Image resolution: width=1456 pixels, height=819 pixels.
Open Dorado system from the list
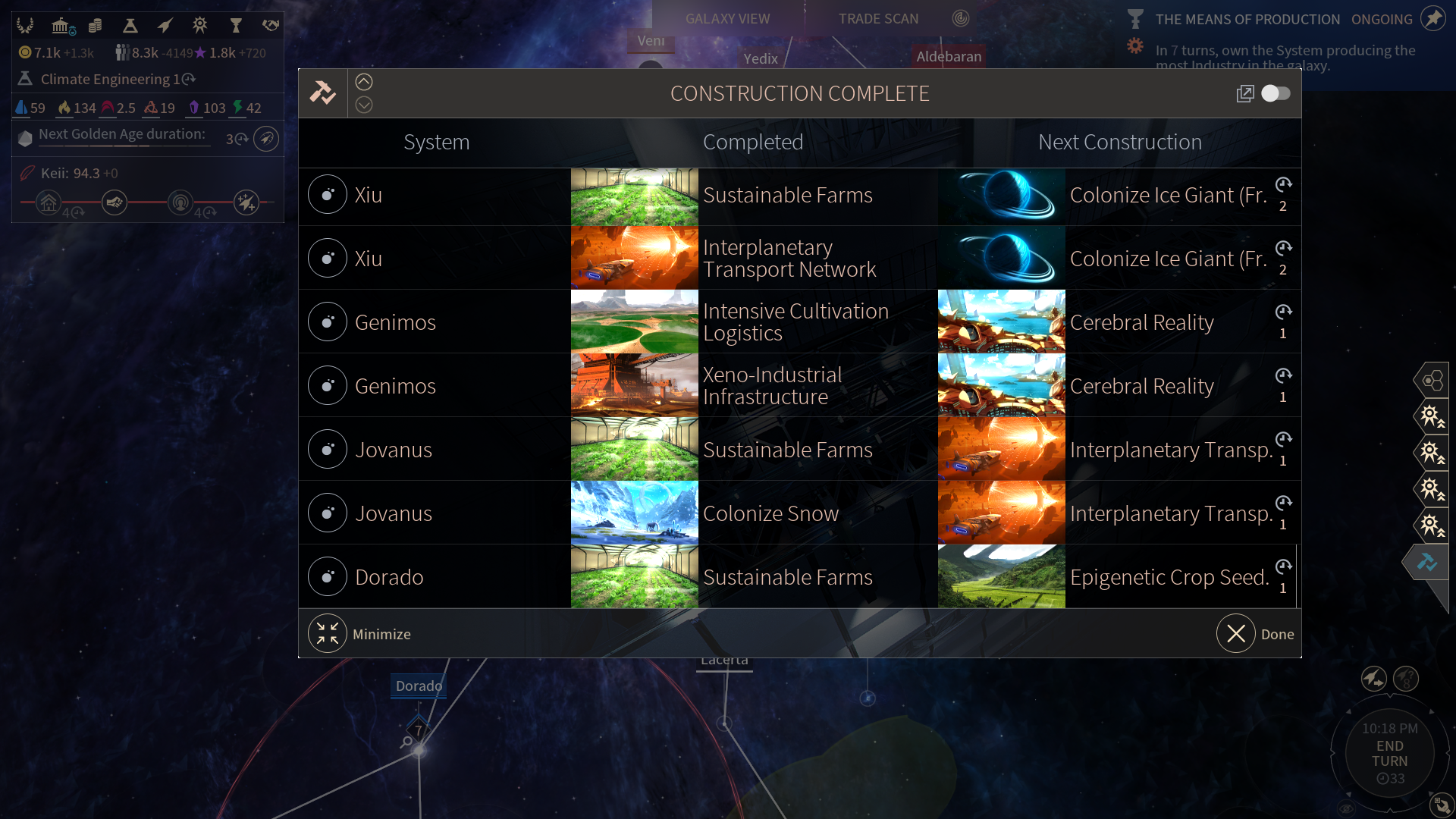(x=389, y=577)
